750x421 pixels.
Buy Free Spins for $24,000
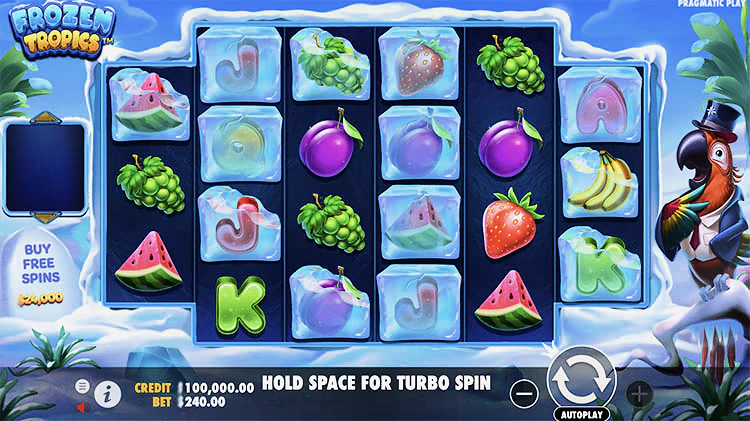(40, 270)
